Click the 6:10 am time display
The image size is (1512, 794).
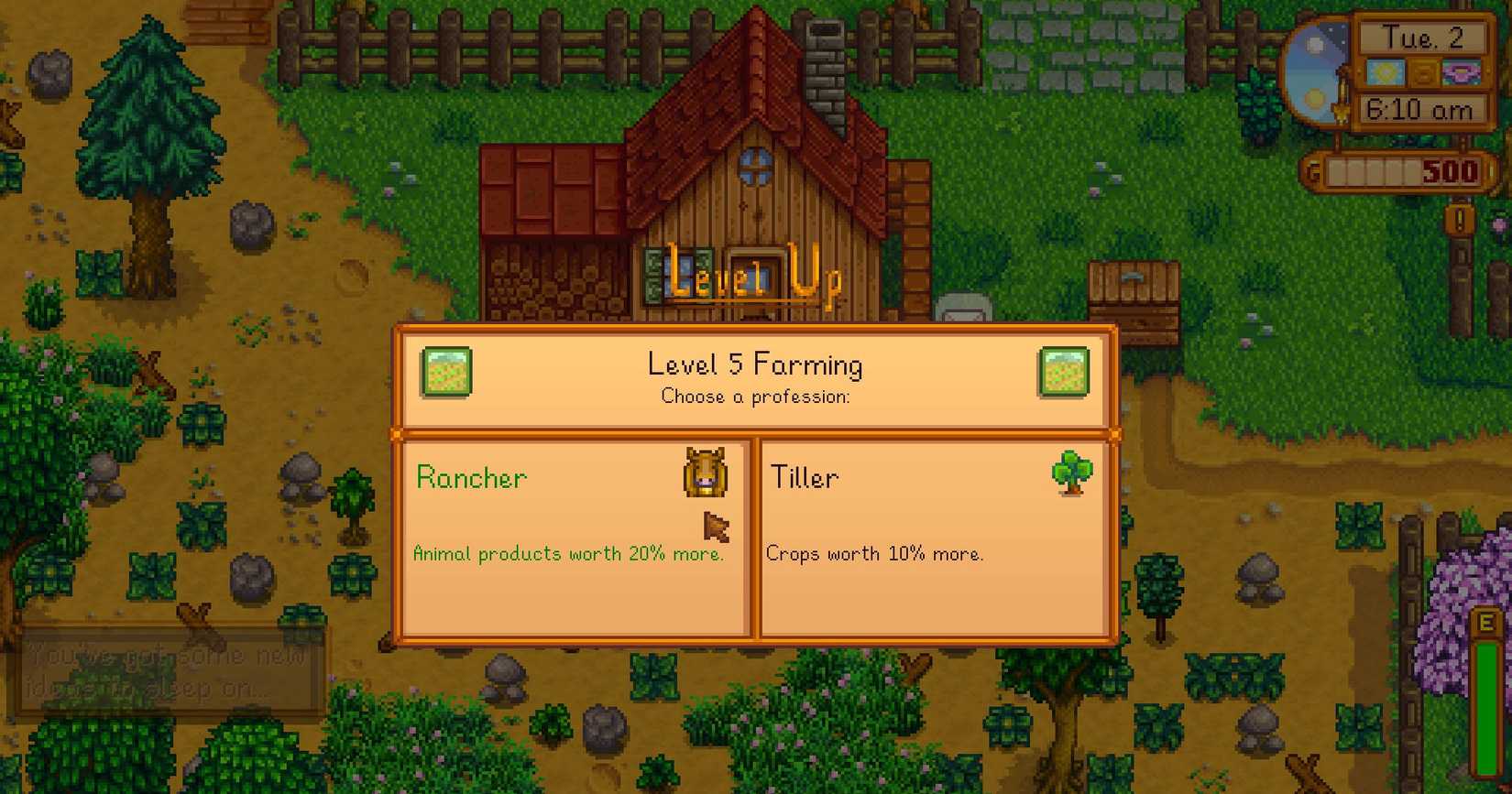[x=1421, y=109]
